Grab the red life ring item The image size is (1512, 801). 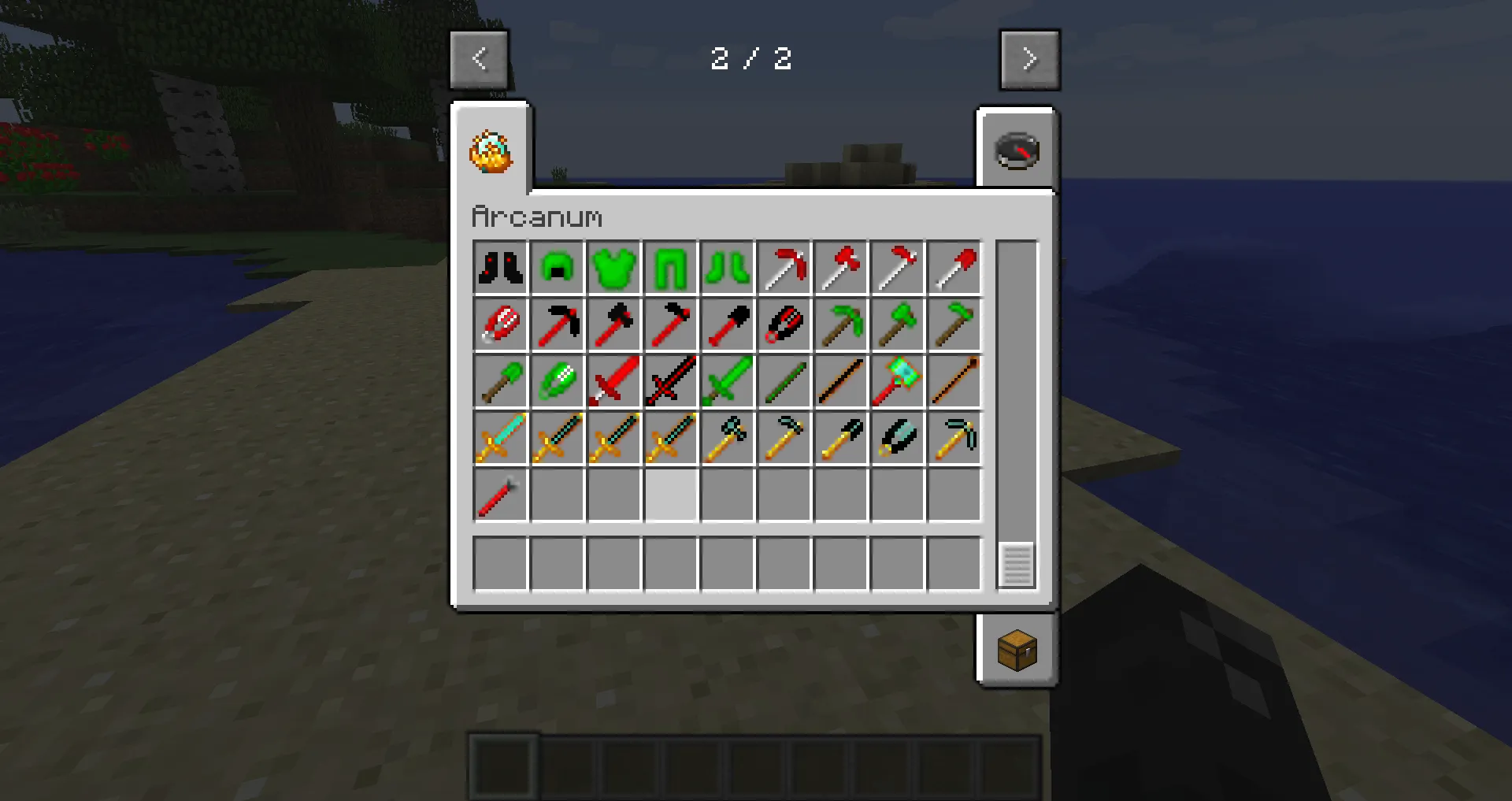click(500, 324)
